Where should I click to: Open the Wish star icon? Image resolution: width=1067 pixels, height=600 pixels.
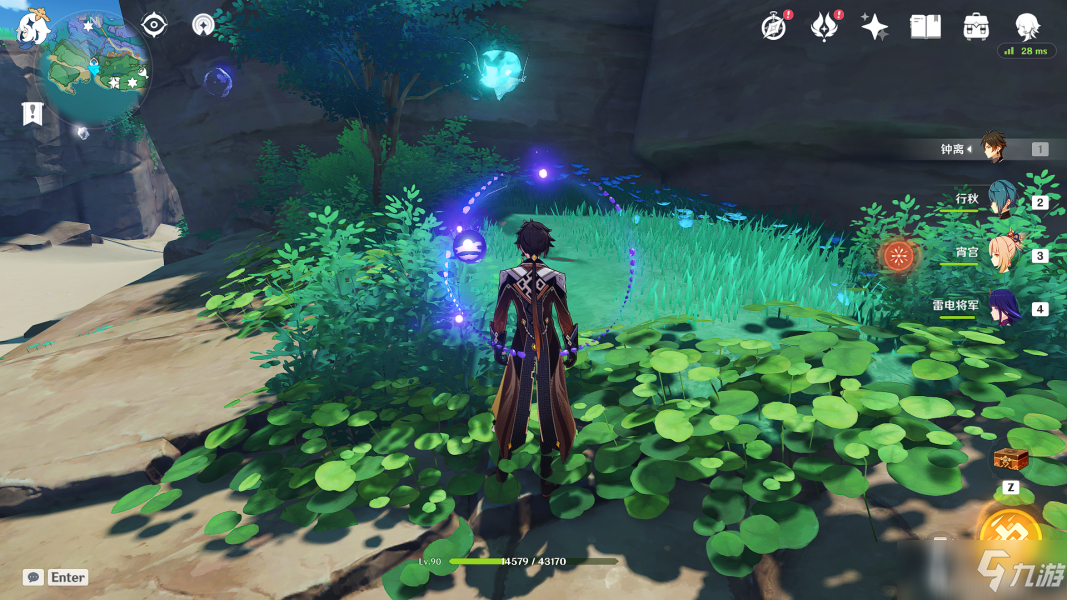[x=875, y=27]
